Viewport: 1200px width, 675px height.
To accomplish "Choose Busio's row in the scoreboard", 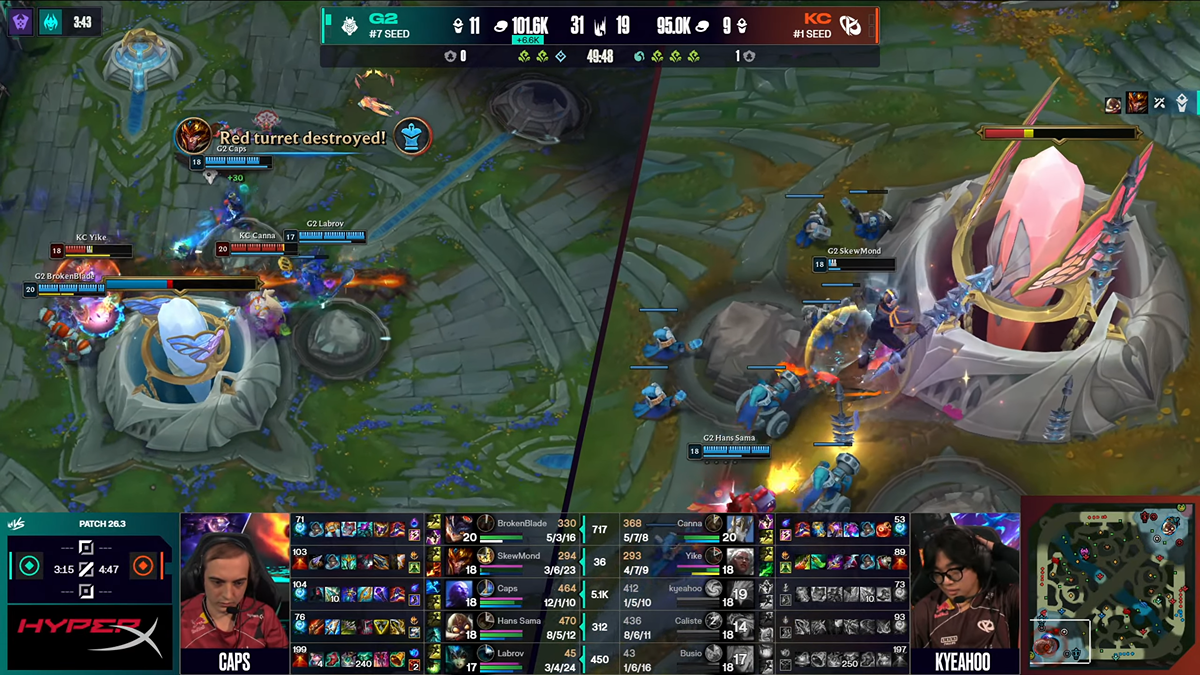I will tap(690, 655).
